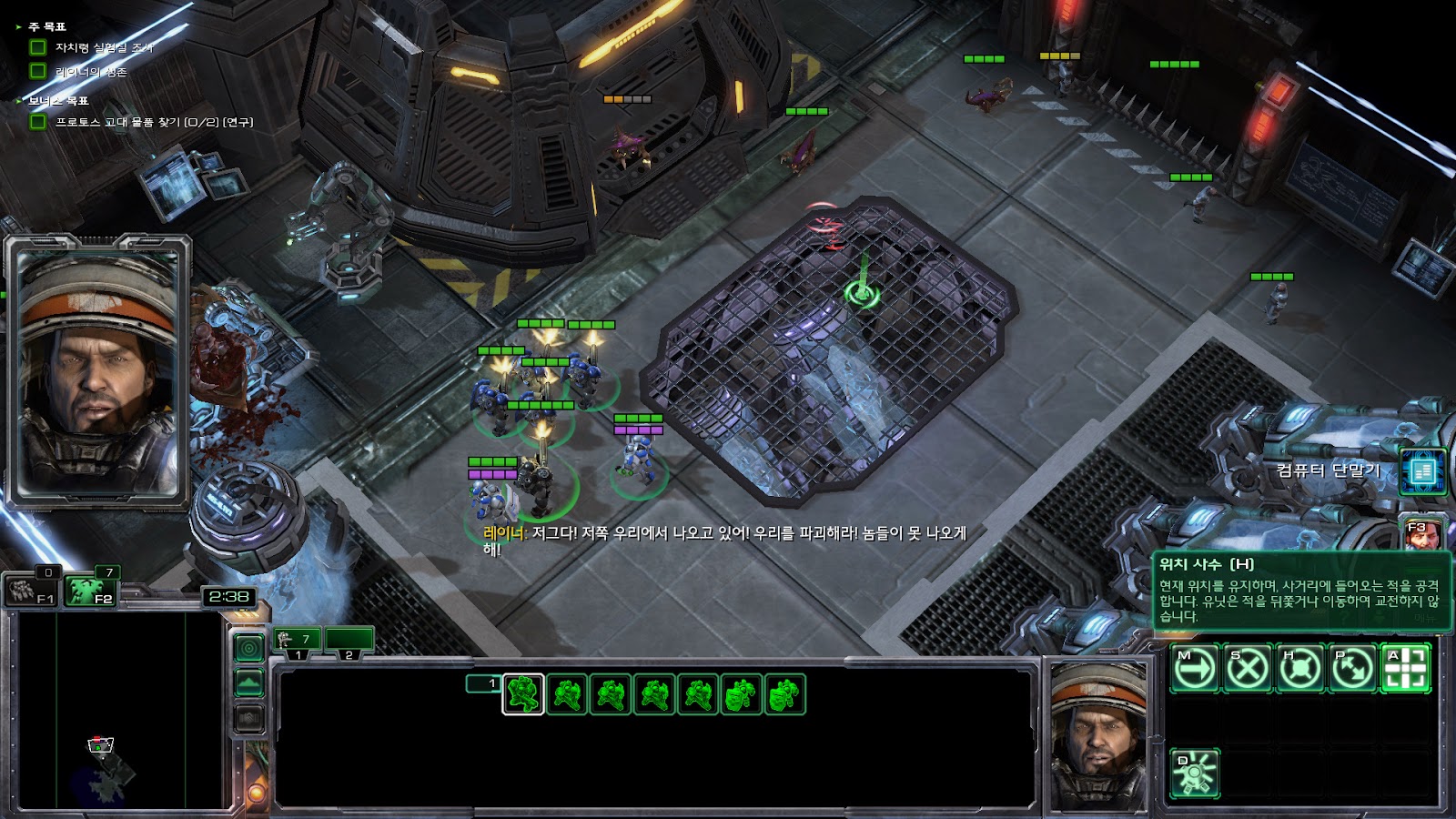
Task: Choose the Attack command icon
Action: (x=1405, y=669)
